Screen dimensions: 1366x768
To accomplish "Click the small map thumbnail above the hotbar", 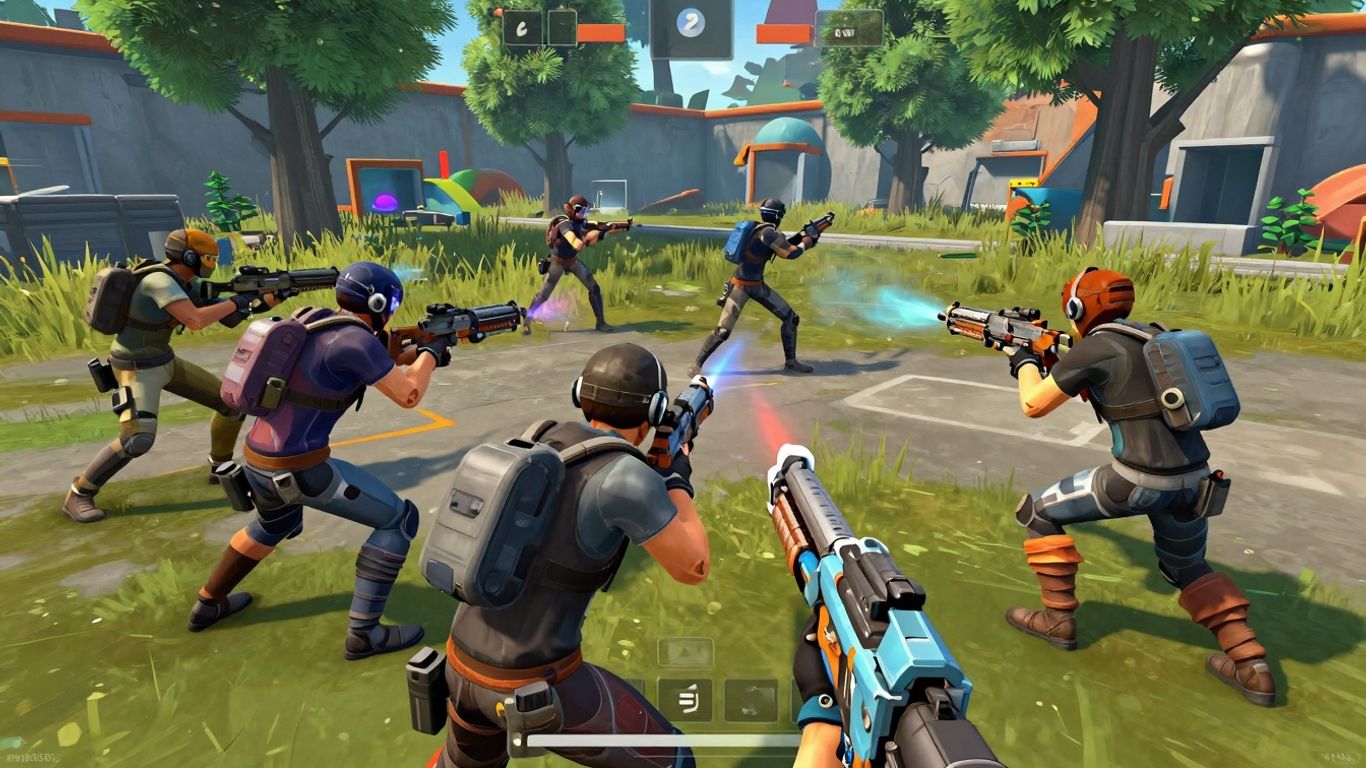I will coord(684,652).
